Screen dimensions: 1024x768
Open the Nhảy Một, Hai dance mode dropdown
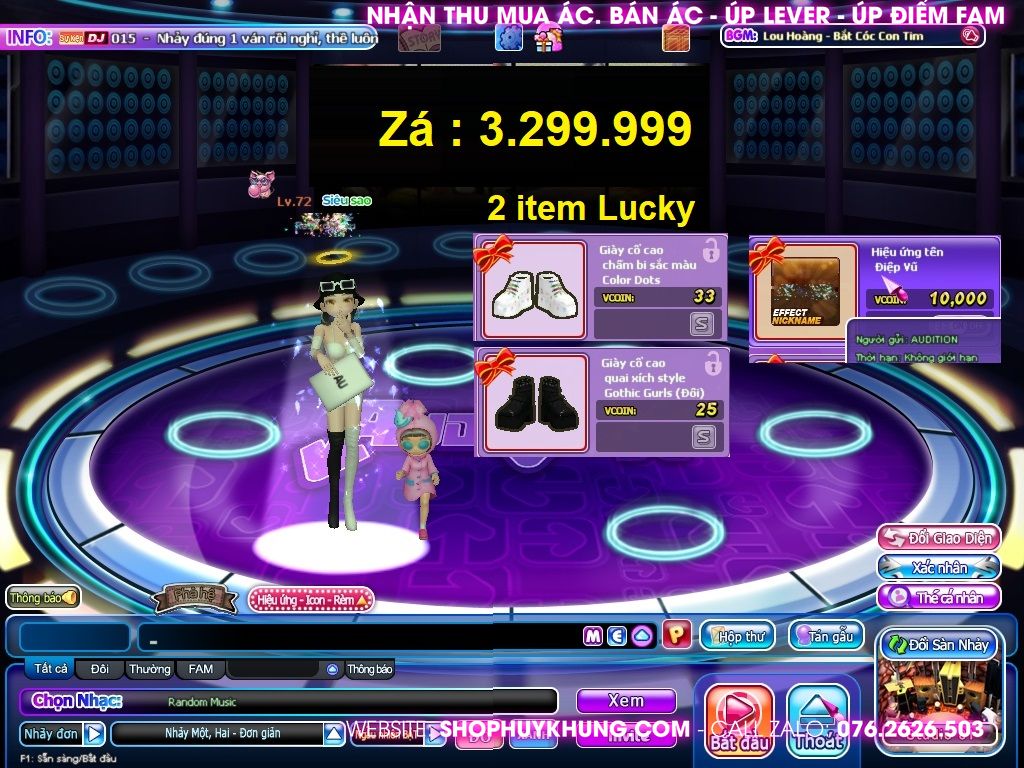[x=334, y=734]
